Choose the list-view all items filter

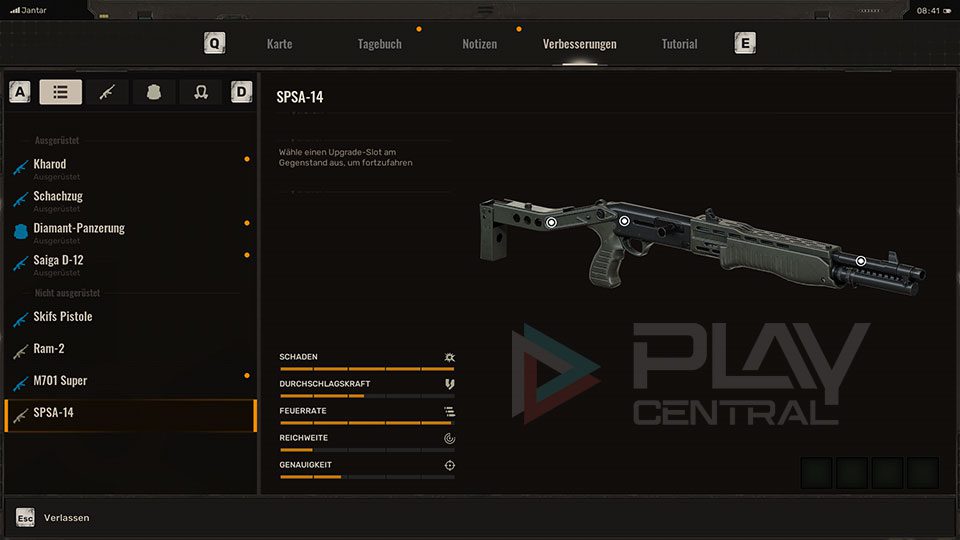point(61,92)
